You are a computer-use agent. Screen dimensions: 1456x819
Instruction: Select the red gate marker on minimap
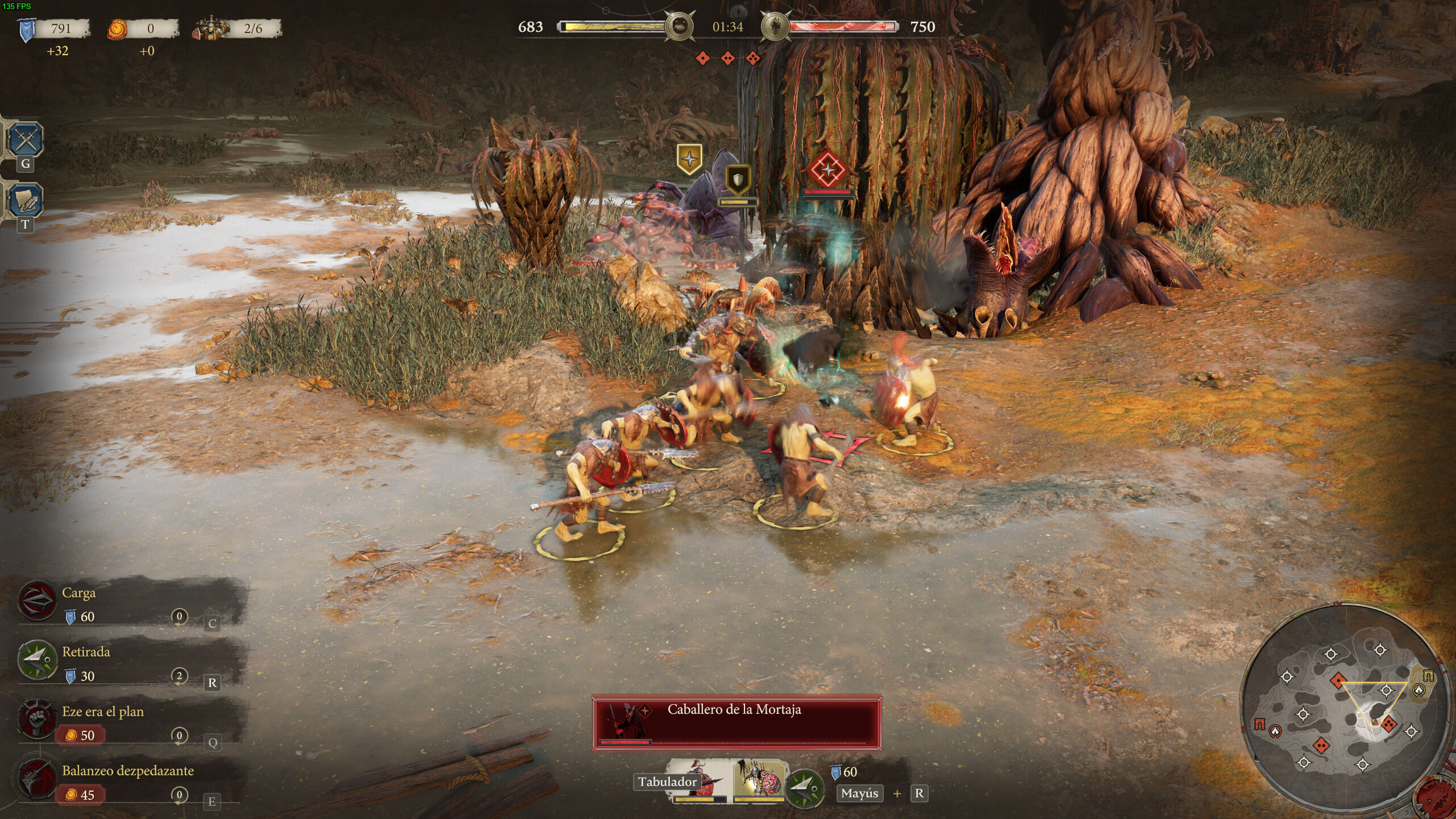pos(1260,724)
